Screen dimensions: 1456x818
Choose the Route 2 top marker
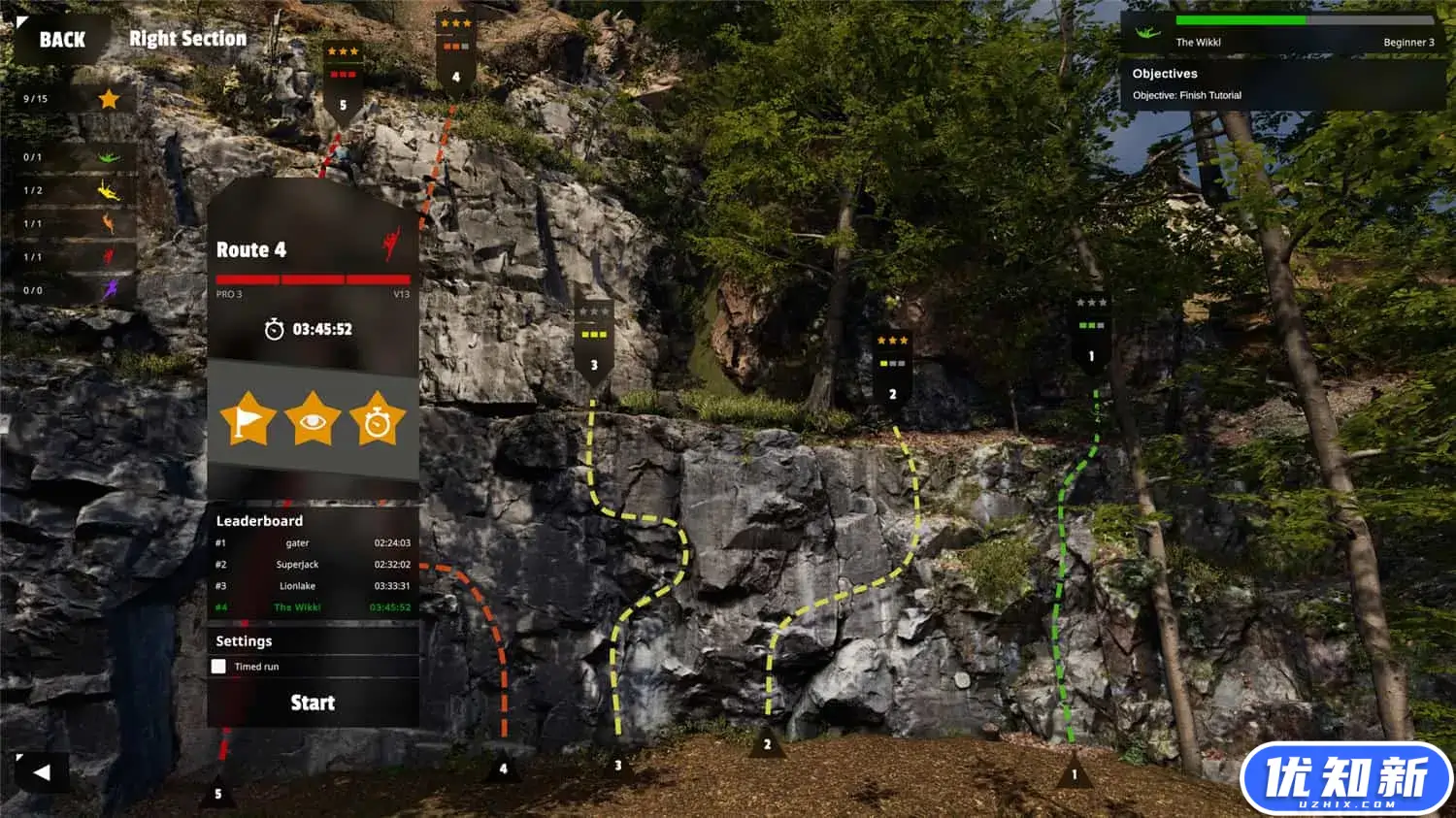(x=892, y=372)
